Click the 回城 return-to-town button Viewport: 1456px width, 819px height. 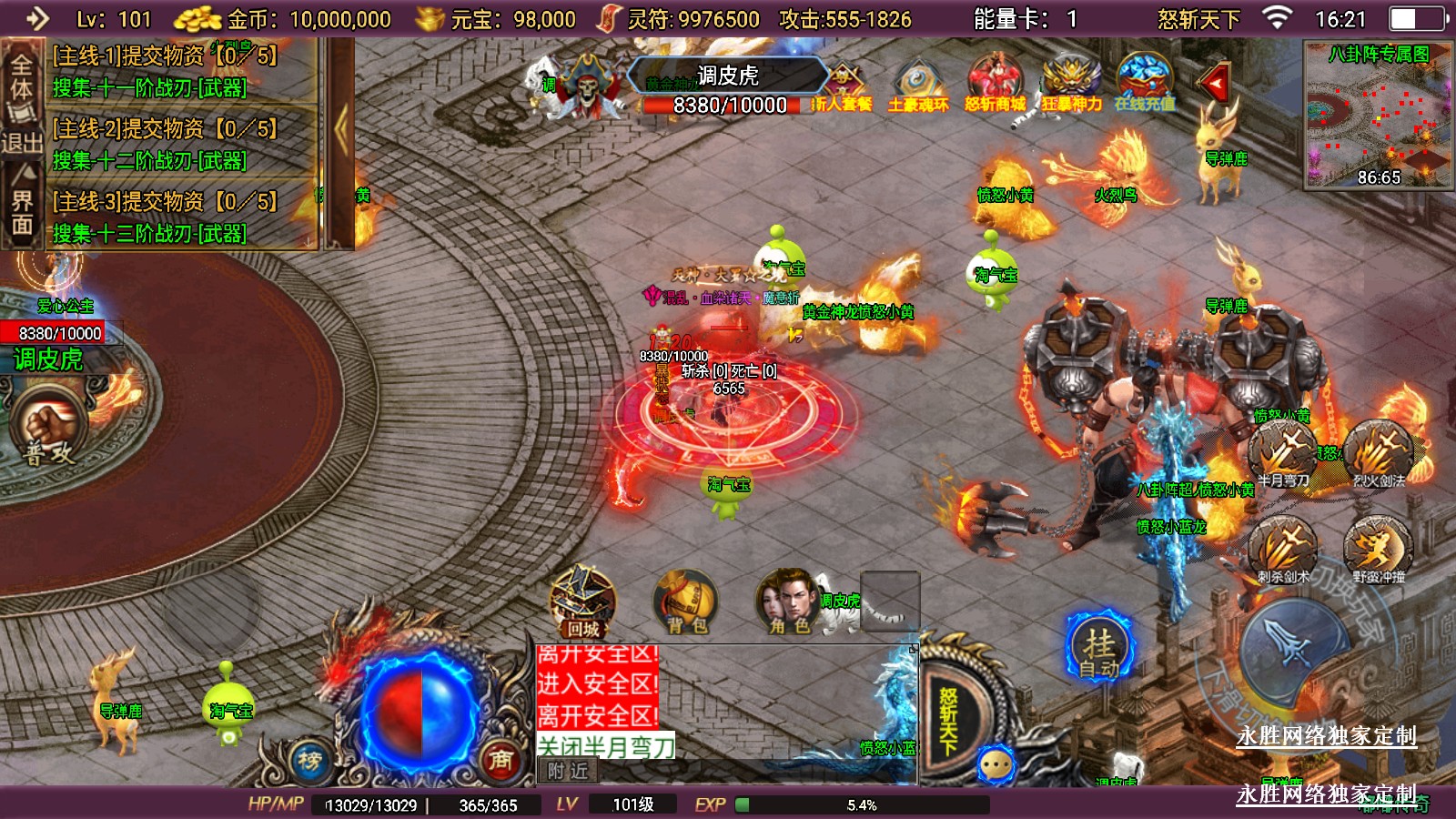[582, 602]
